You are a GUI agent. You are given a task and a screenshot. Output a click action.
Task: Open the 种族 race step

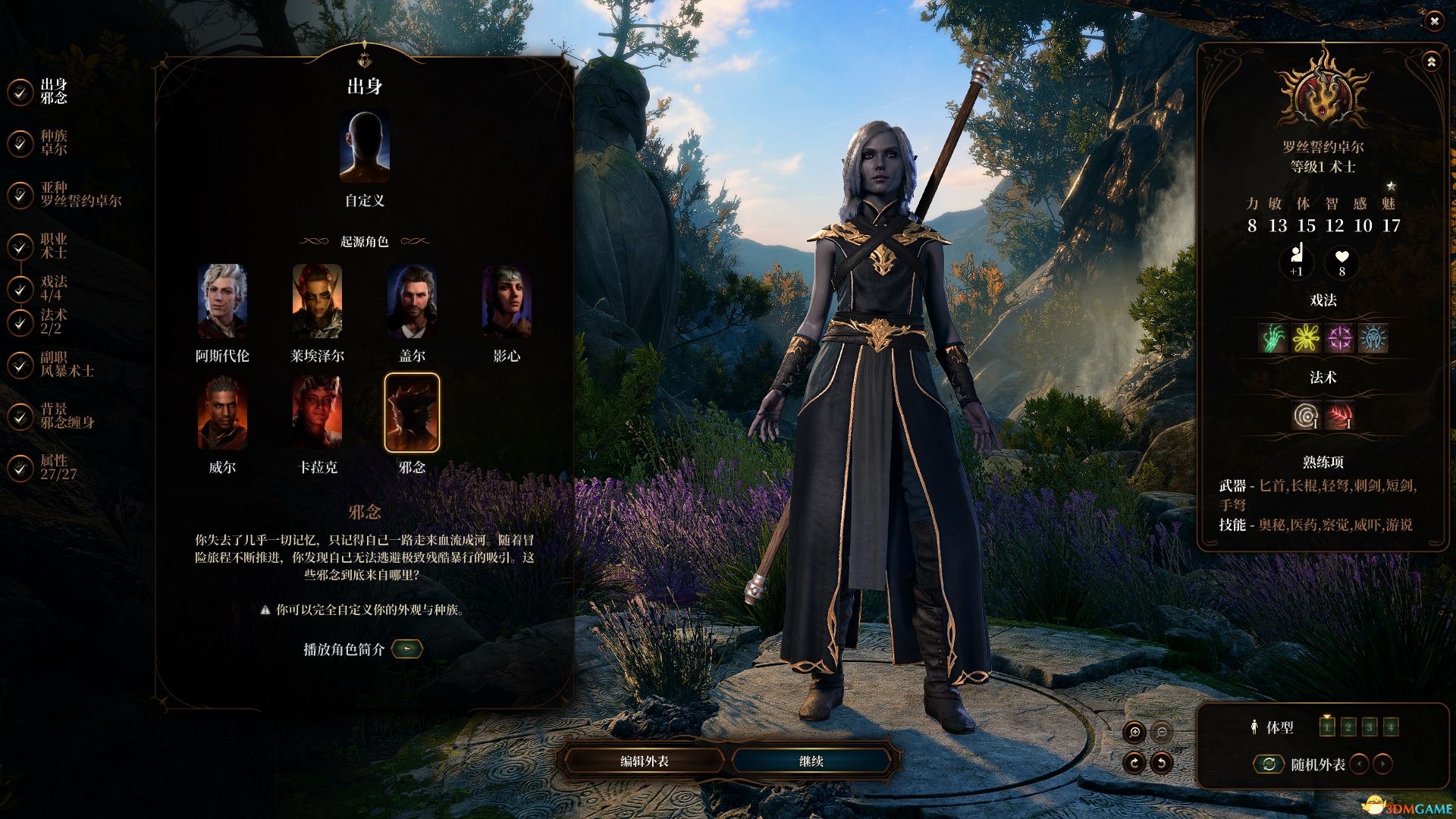pyautogui.click(x=53, y=143)
